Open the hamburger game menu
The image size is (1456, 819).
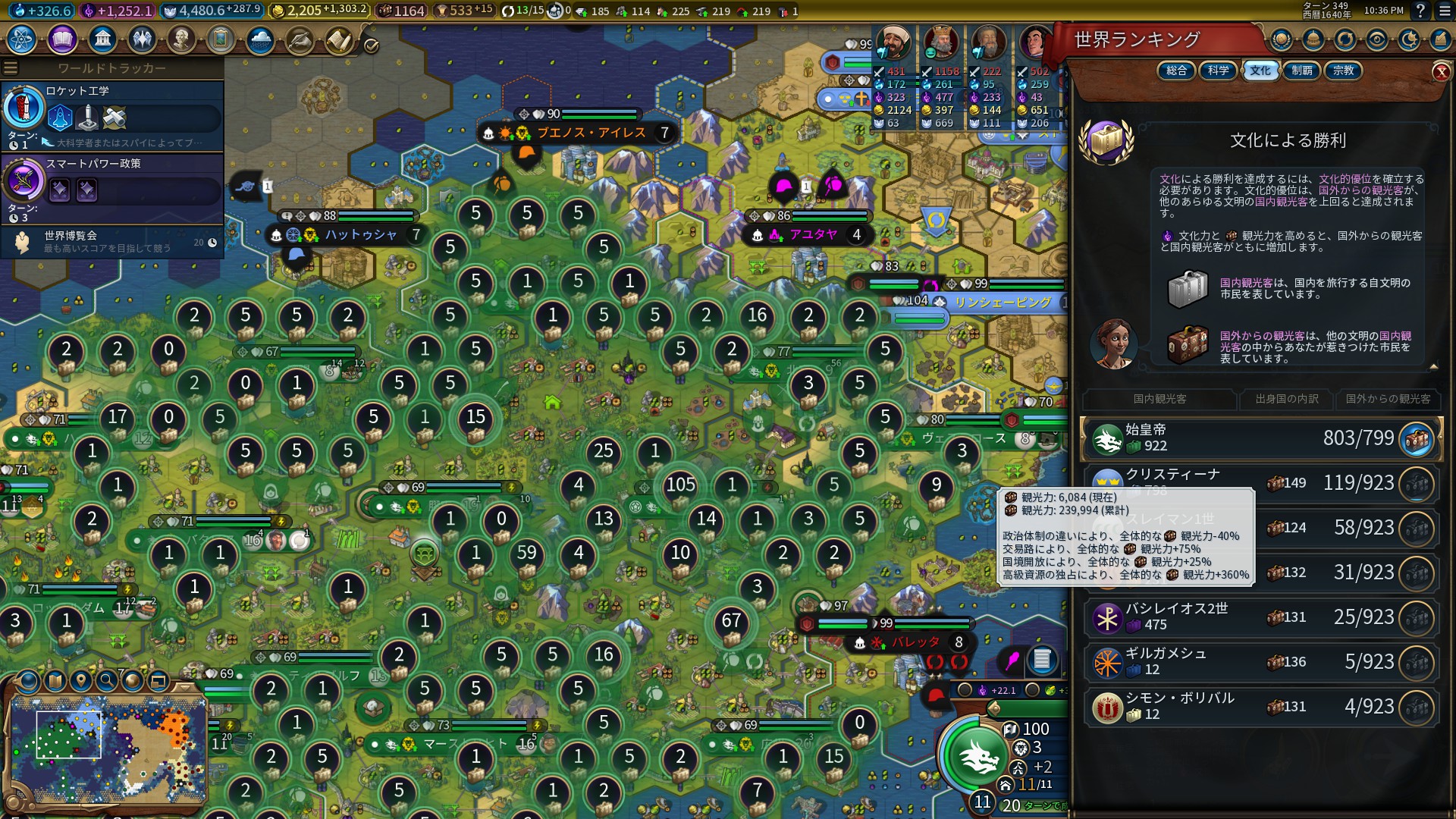coord(11,68)
